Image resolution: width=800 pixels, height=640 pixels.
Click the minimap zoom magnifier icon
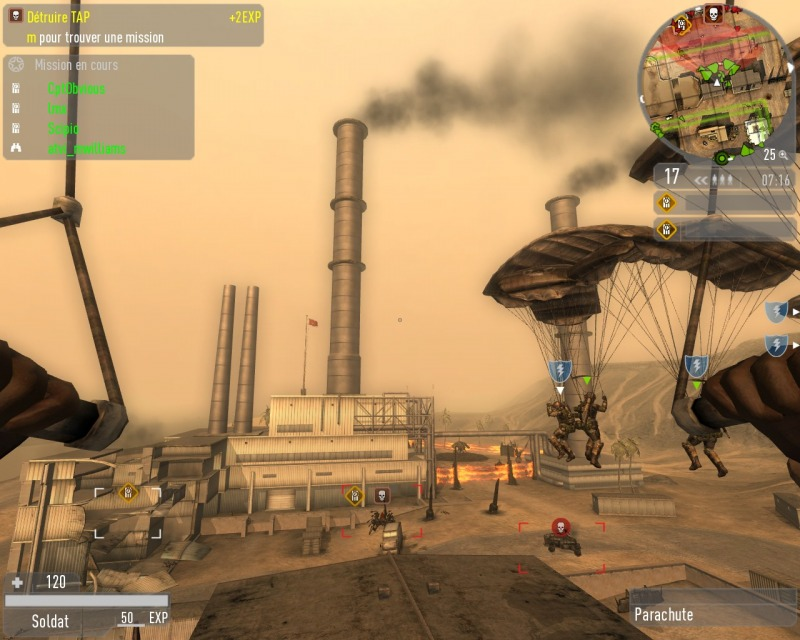(783, 155)
